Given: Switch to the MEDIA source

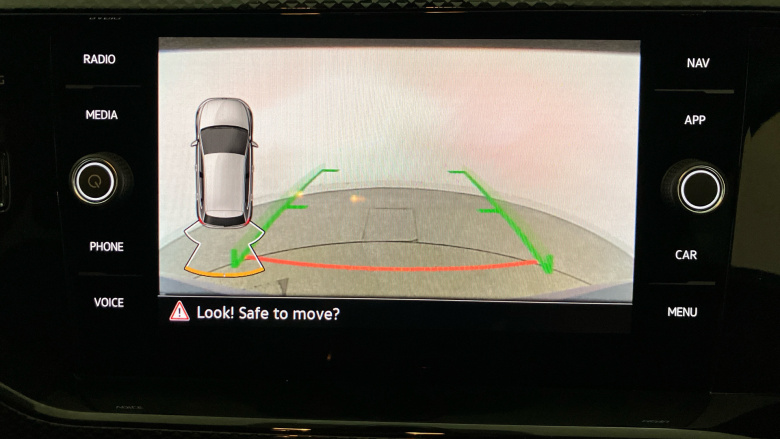Looking at the screenshot, I should 101,115.
